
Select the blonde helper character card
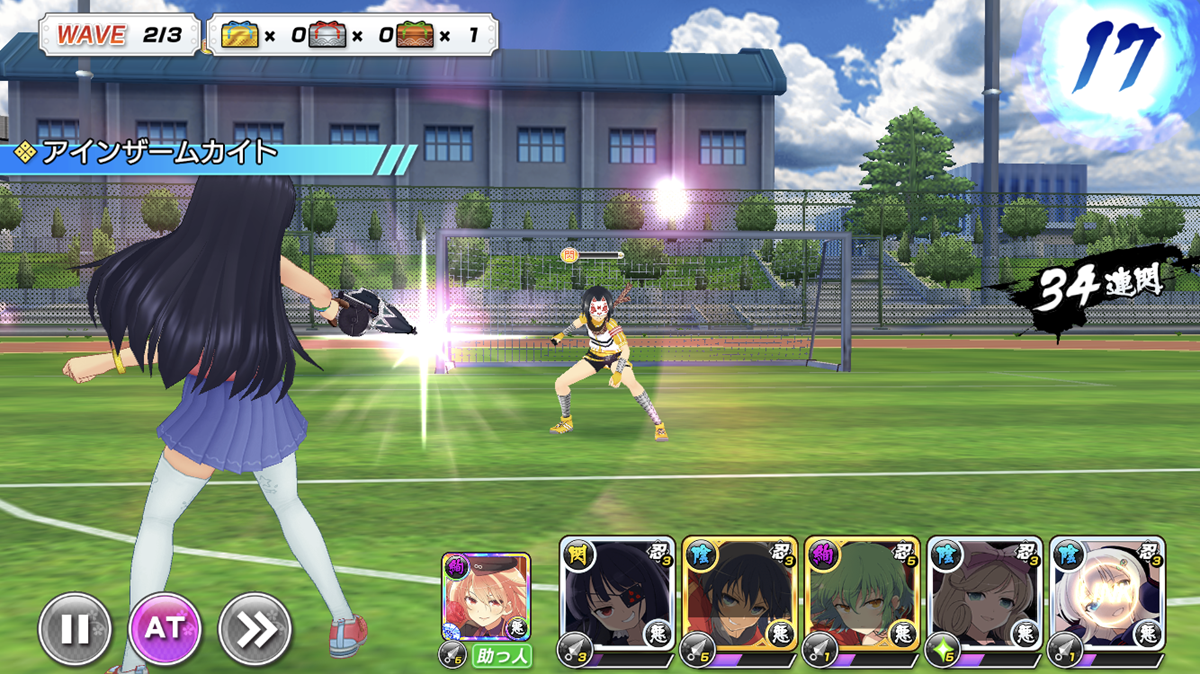point(486,598)
